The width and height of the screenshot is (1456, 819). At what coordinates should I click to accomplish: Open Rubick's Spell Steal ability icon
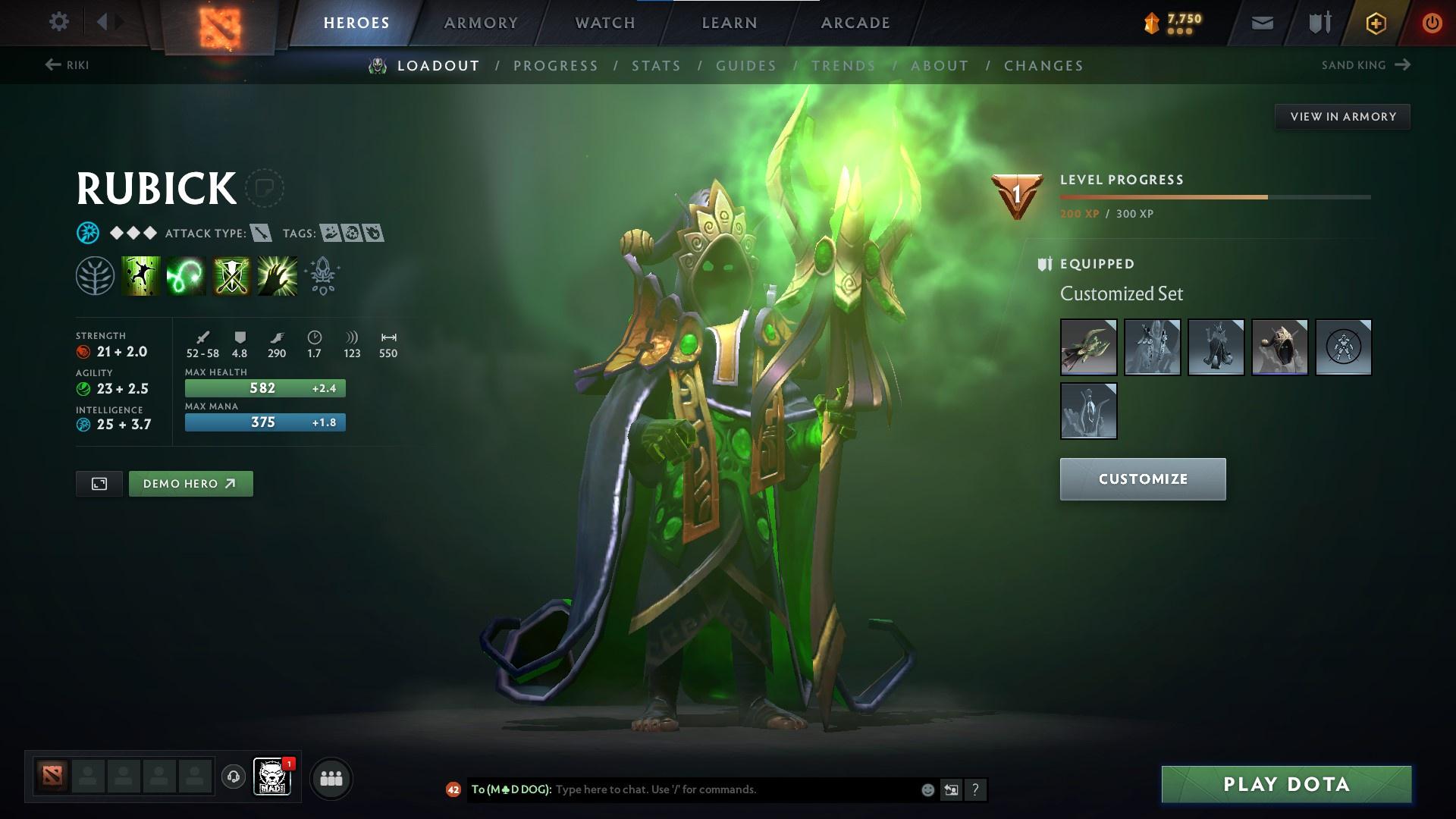coord(276,275)
